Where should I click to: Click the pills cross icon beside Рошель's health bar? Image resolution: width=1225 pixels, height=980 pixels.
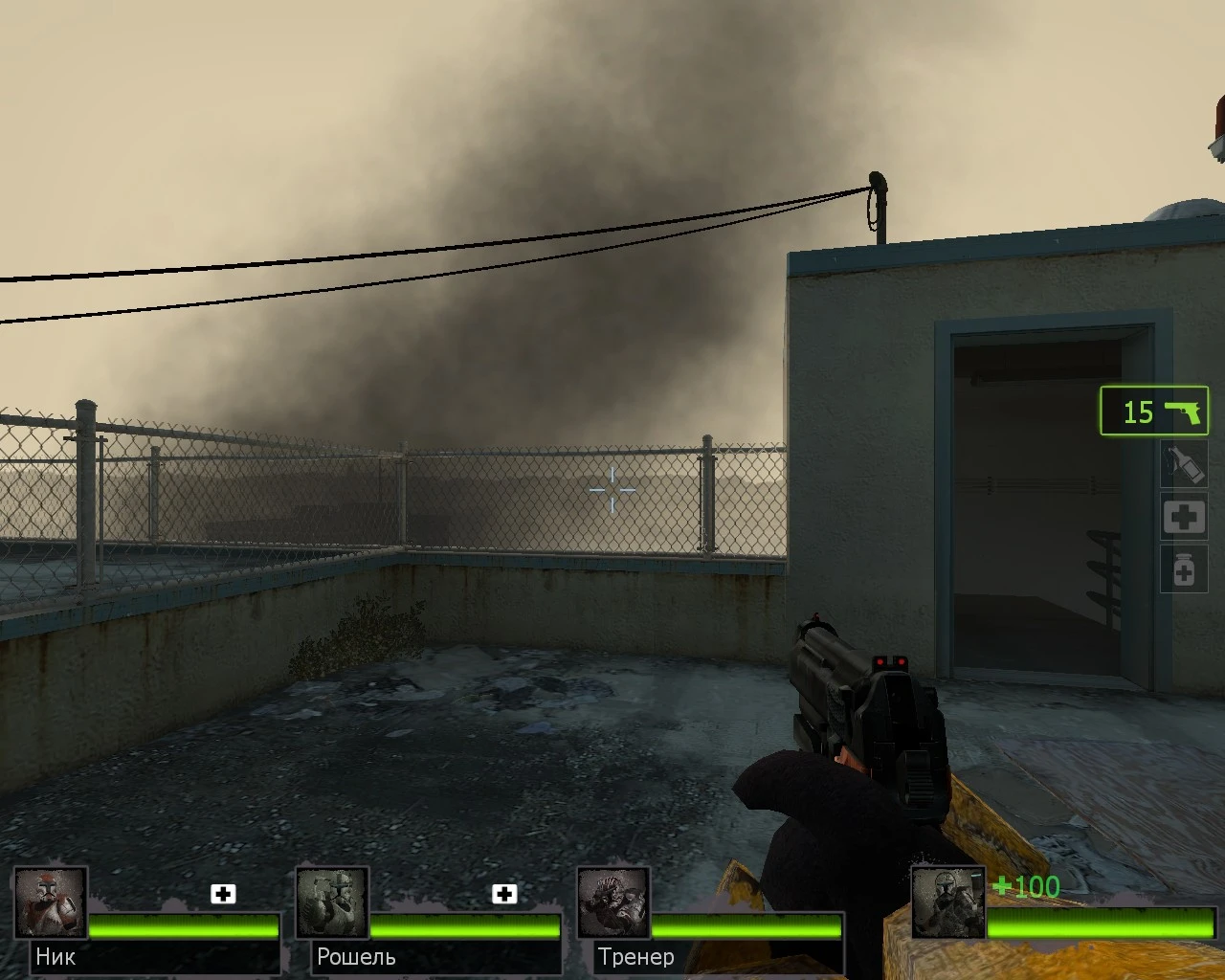503,894
